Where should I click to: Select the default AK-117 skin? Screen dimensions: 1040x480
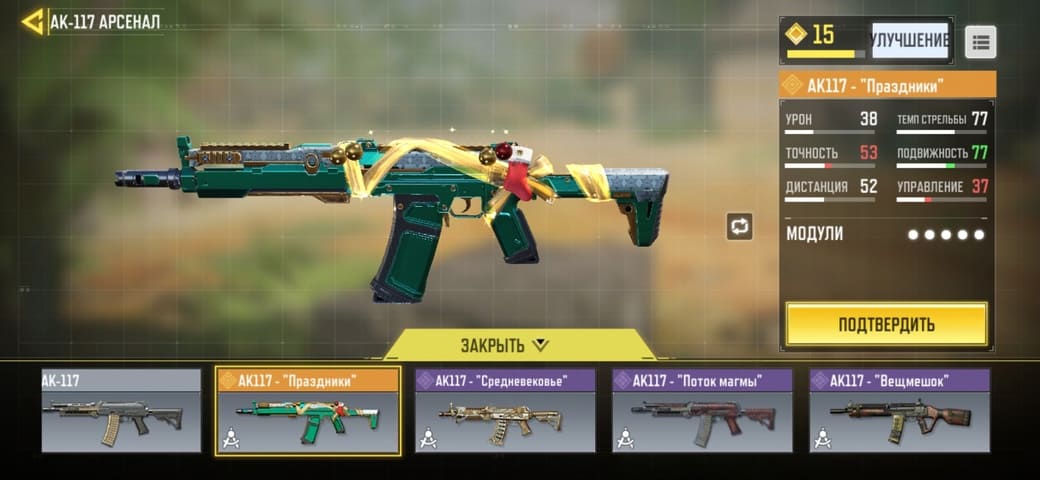pos(121,412)
